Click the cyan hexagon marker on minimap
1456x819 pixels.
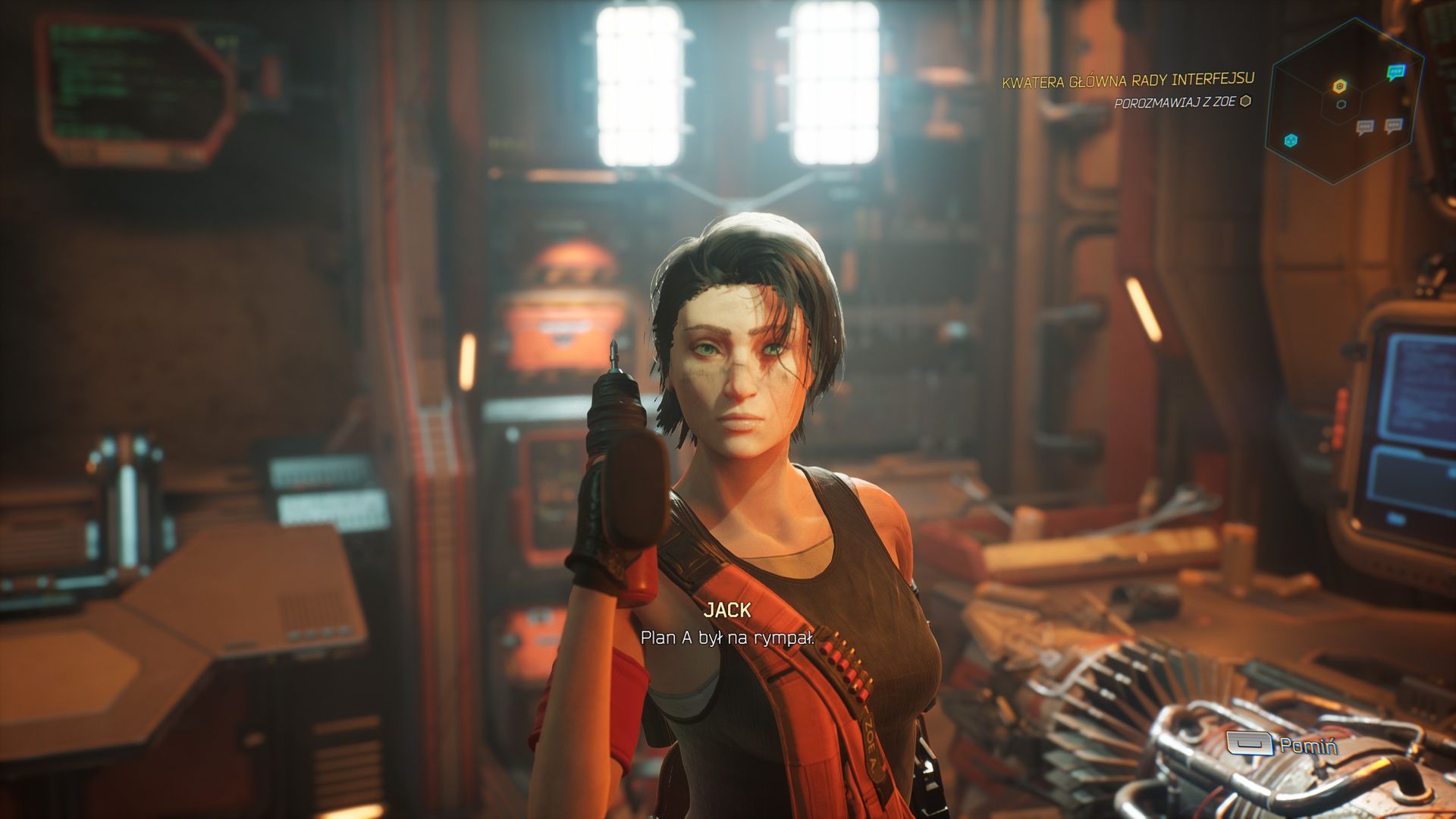(1290, 140)
